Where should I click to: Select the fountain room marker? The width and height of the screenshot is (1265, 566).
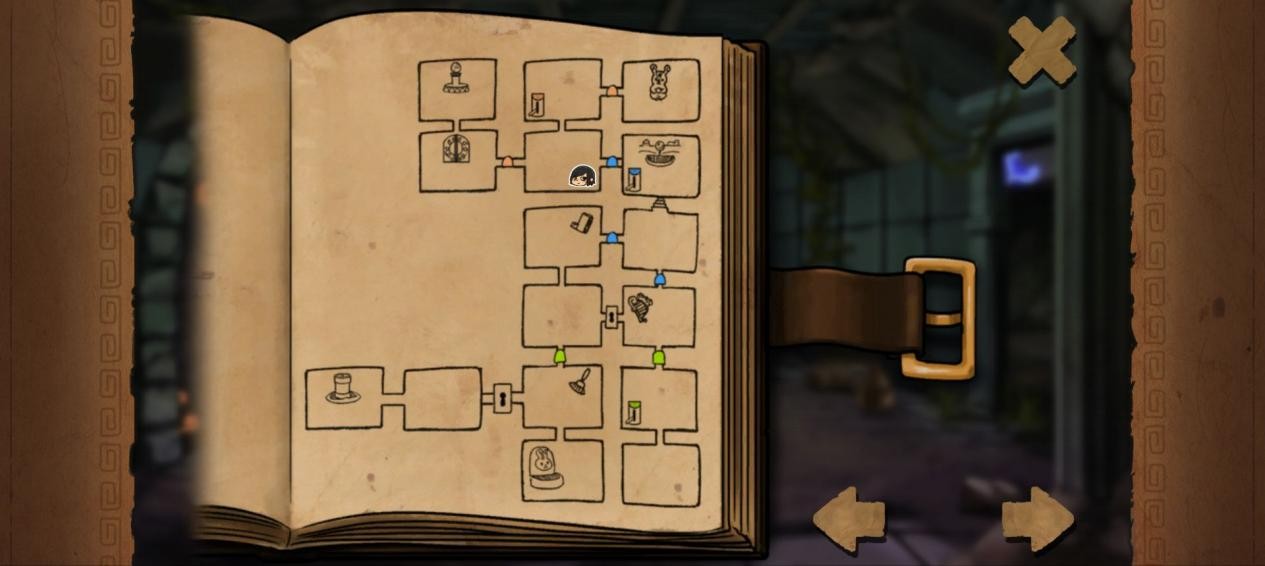tap(659, 155)
